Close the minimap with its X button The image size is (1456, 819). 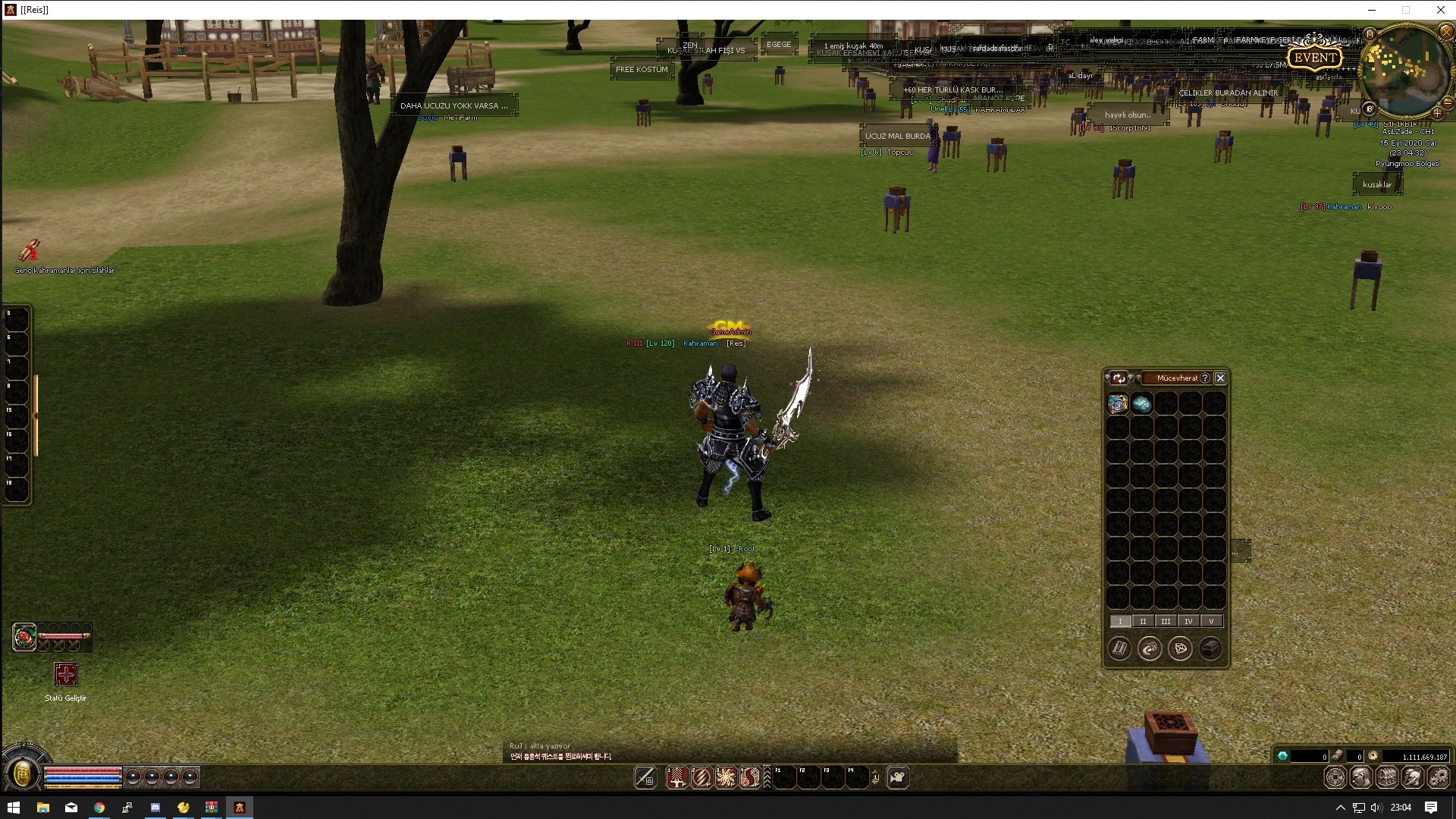(1445, 32)
